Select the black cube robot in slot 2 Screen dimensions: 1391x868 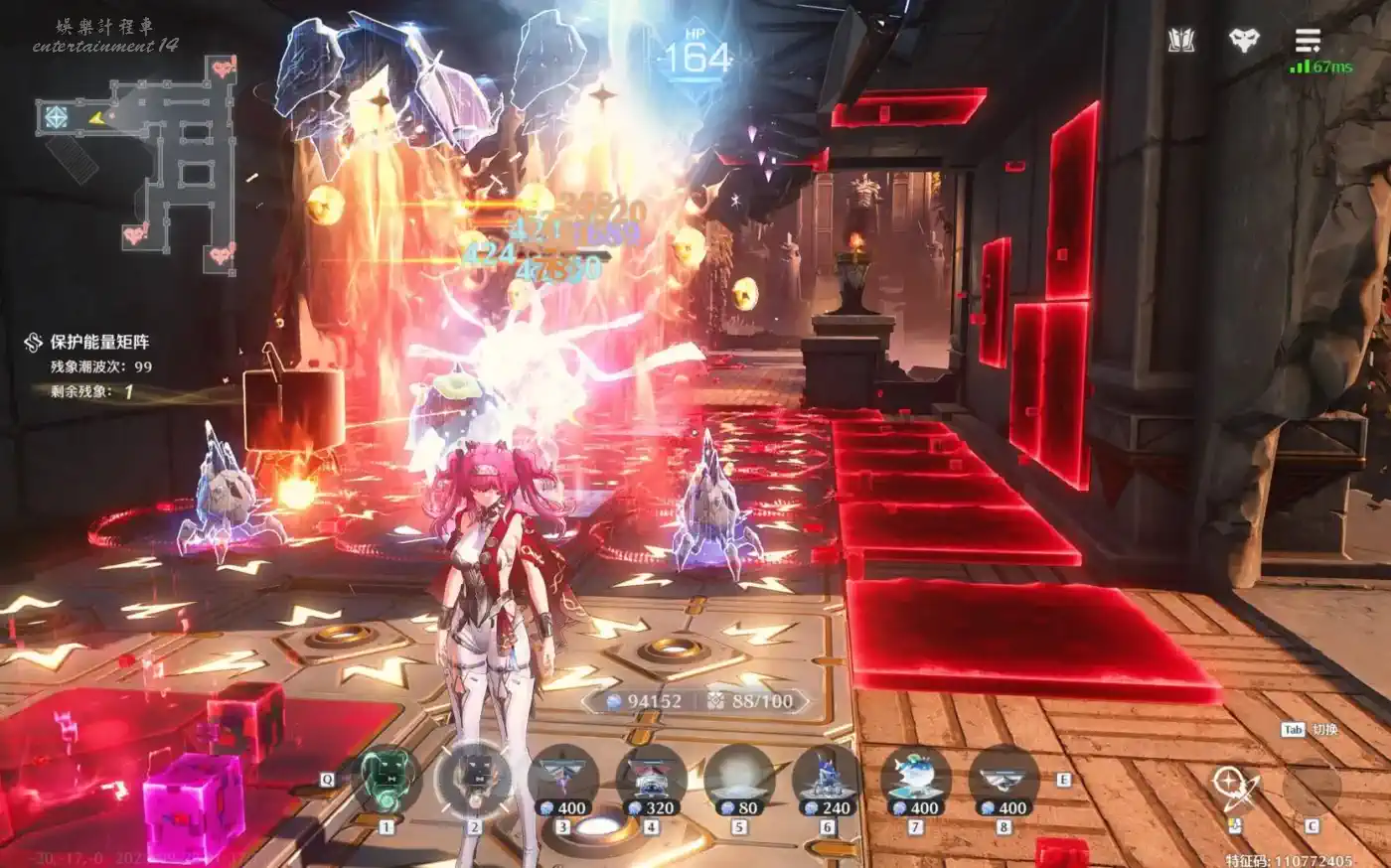click(x=474, y=781)
